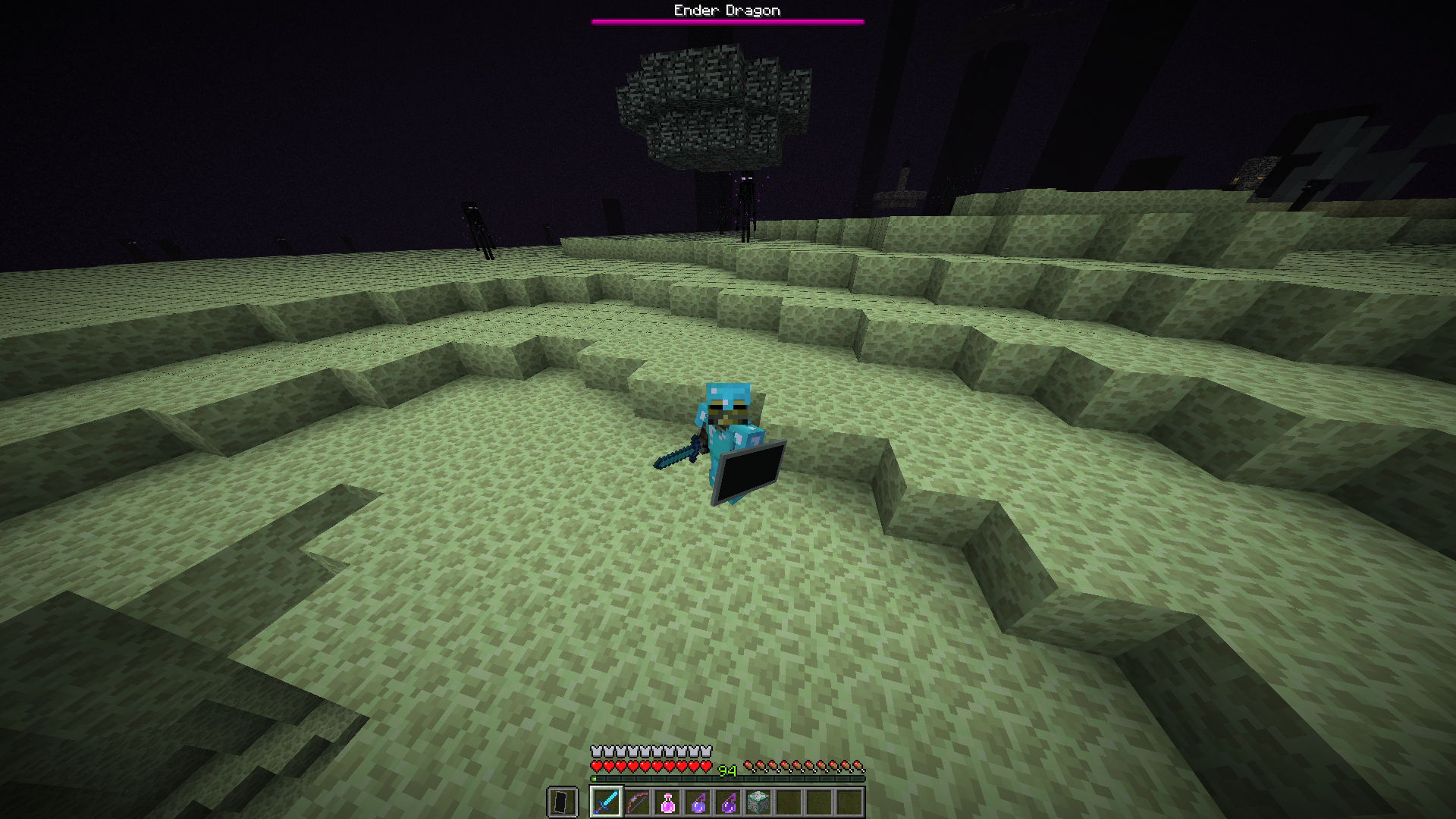Choose the pink potion bottle slot
The height and width of the screenshot is (819, 1456).
pyautogui.click(x=667, y=802)
